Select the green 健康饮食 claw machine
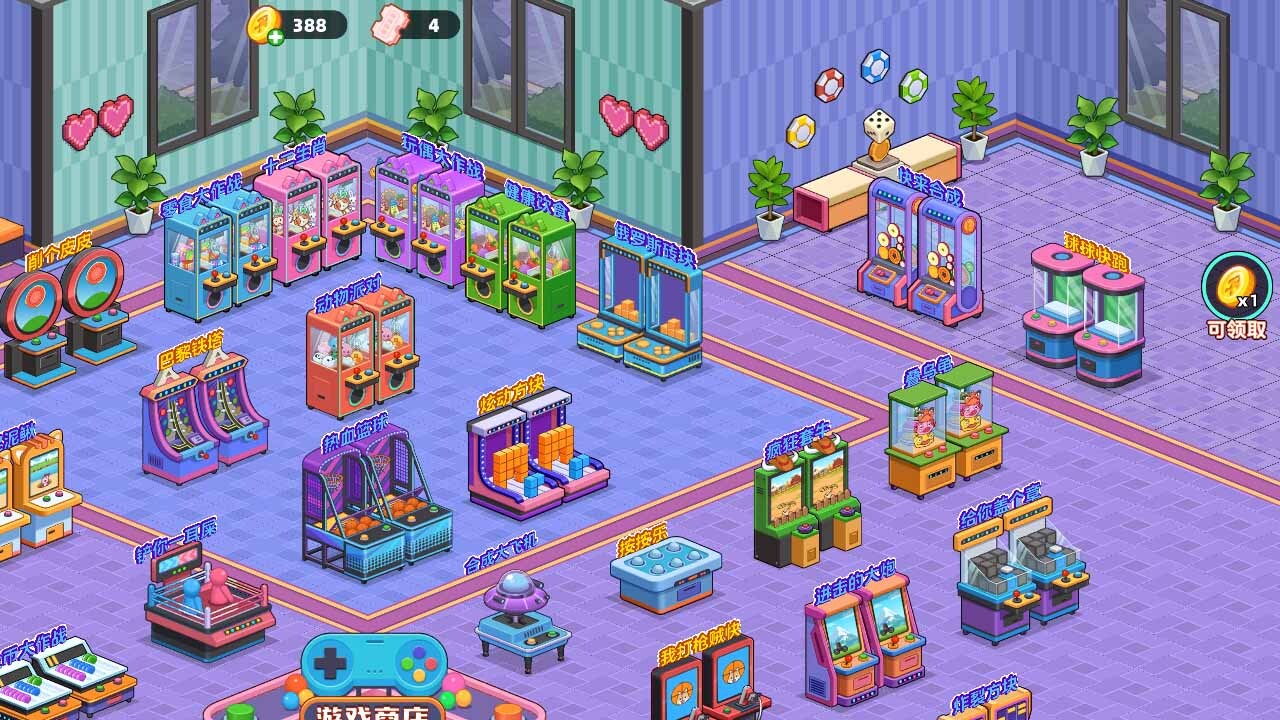The image size is (1280, 720). tap(520, 260)
